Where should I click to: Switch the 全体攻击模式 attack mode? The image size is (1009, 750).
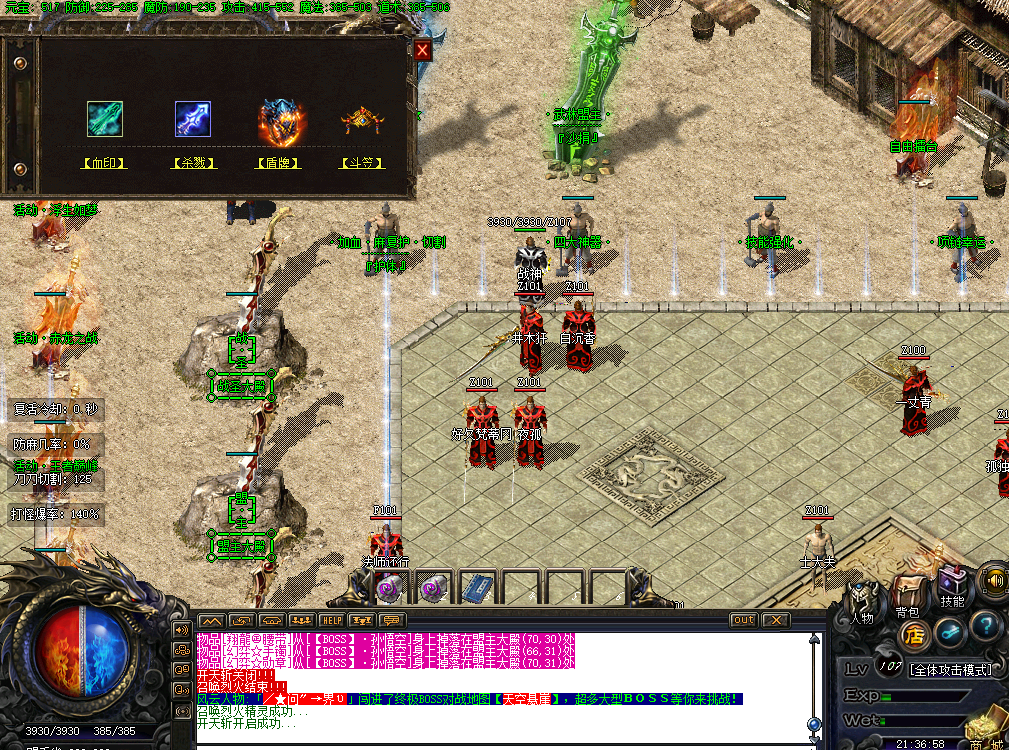pyautogui.click(x=948, y=669)
